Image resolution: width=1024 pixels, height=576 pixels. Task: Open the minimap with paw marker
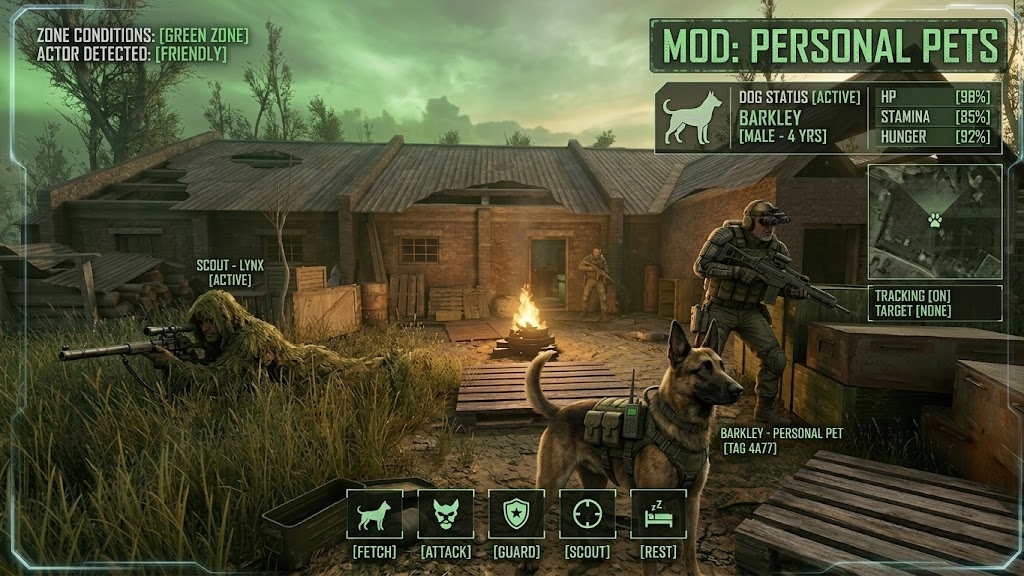pyautogui.click(x=934, y=220)
